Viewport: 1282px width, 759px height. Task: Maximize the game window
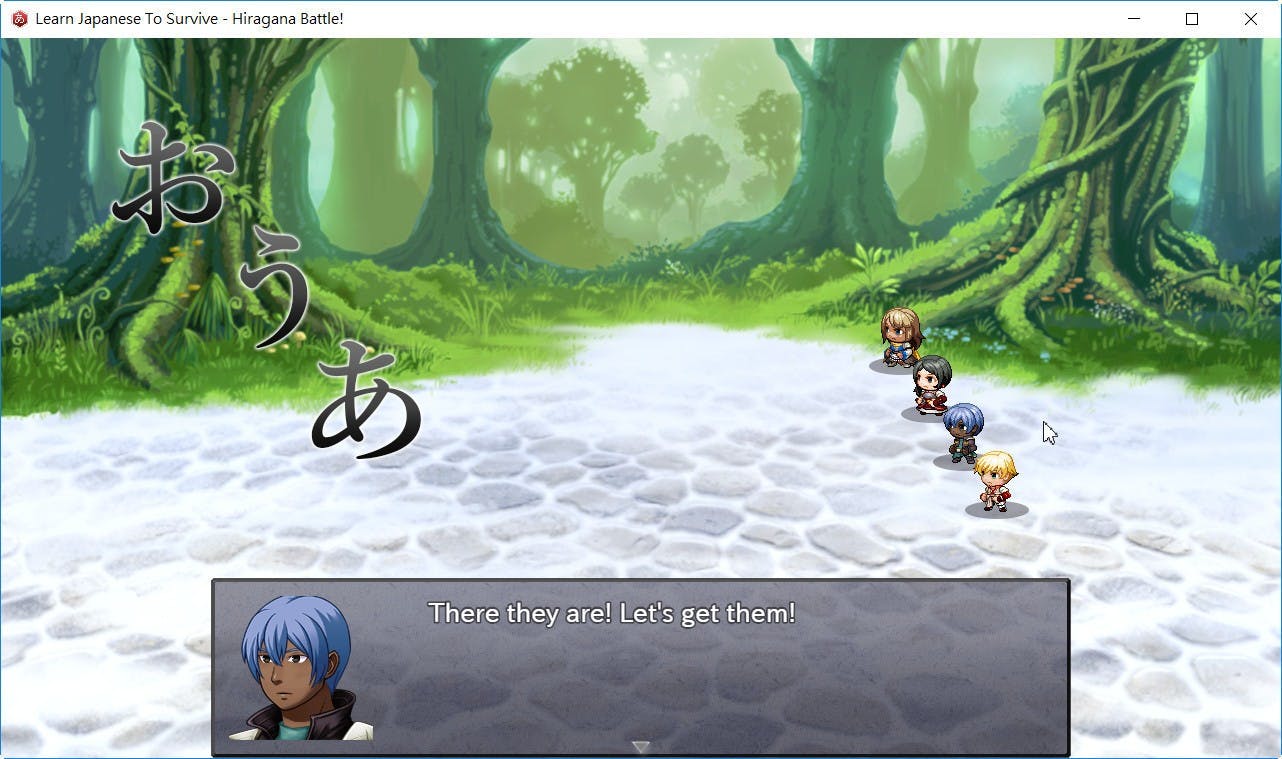pyautogui.click(x=1192, y=19)
